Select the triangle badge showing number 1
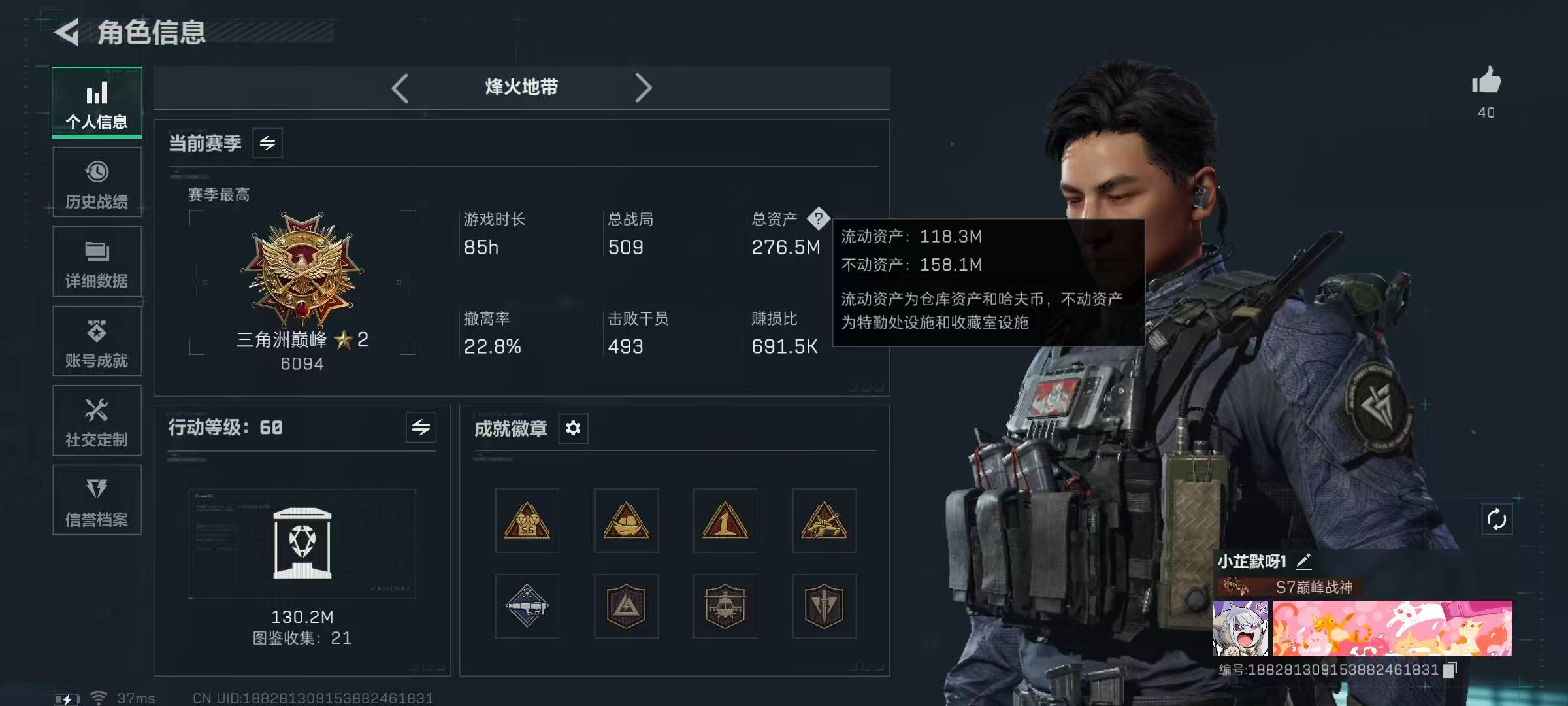1568x706 pixels. tap(725, 520)
